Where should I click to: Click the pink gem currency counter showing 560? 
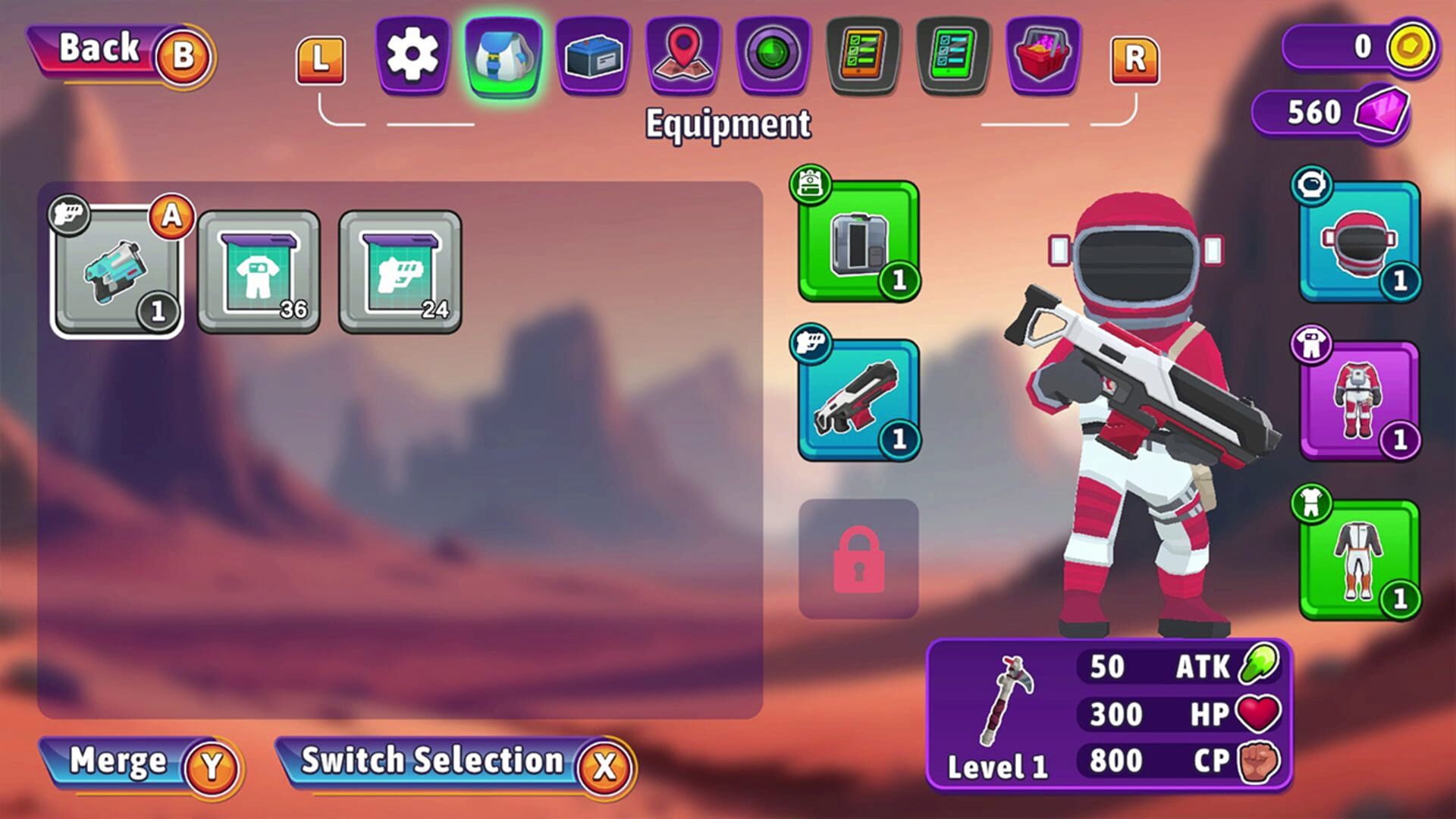1338,114
